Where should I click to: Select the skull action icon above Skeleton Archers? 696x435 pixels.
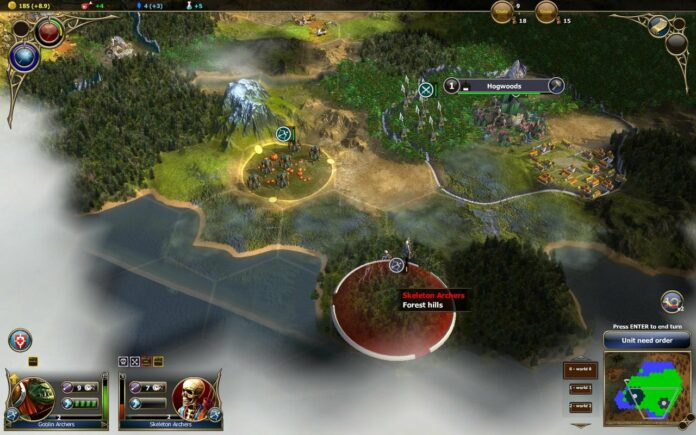click(124, 360)
